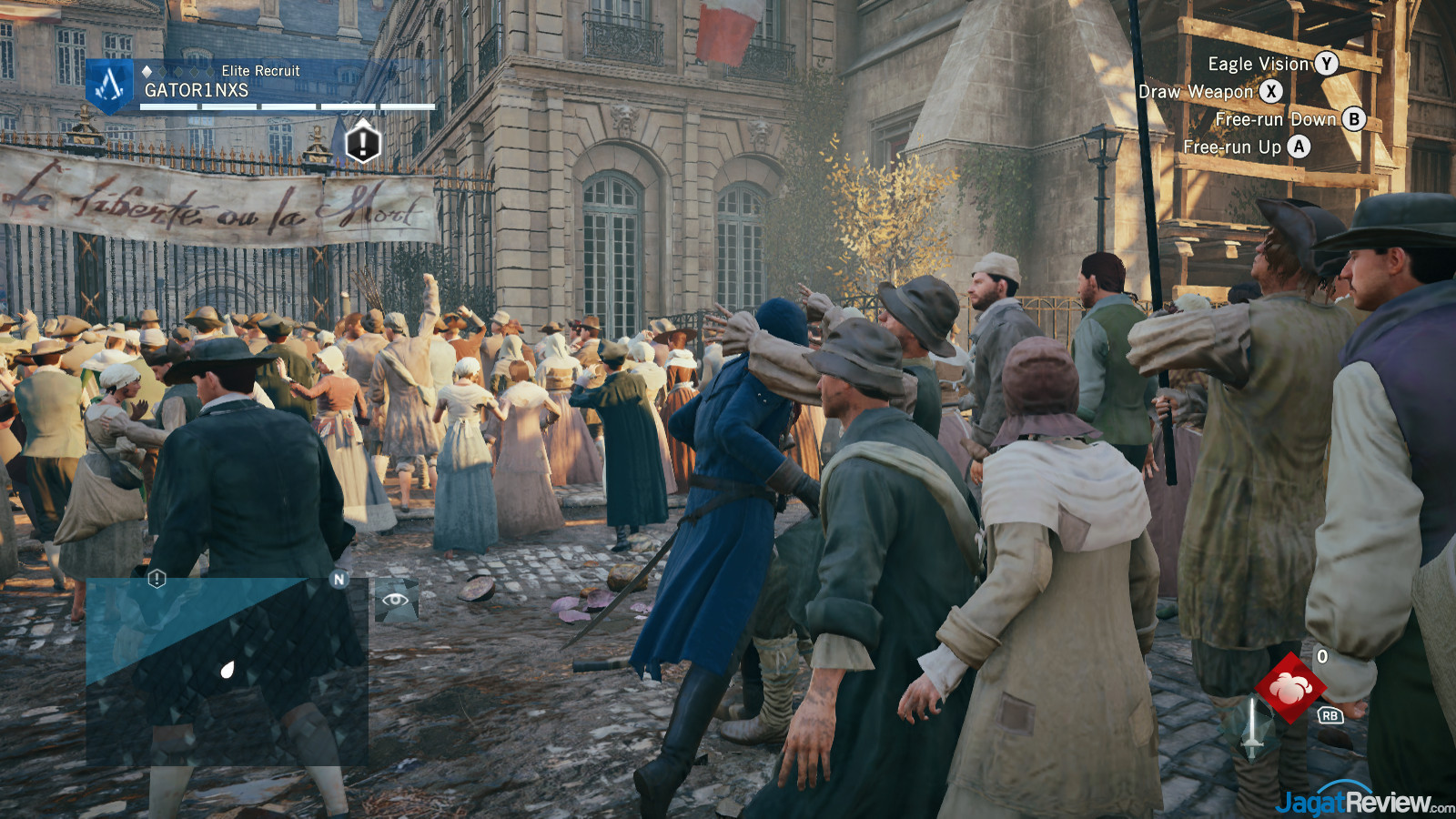Click the Assassin crest emblem beside GATOR1NXS
Image resolution: width=1456 pixels, height=819 pixels.
pos(110,86)
